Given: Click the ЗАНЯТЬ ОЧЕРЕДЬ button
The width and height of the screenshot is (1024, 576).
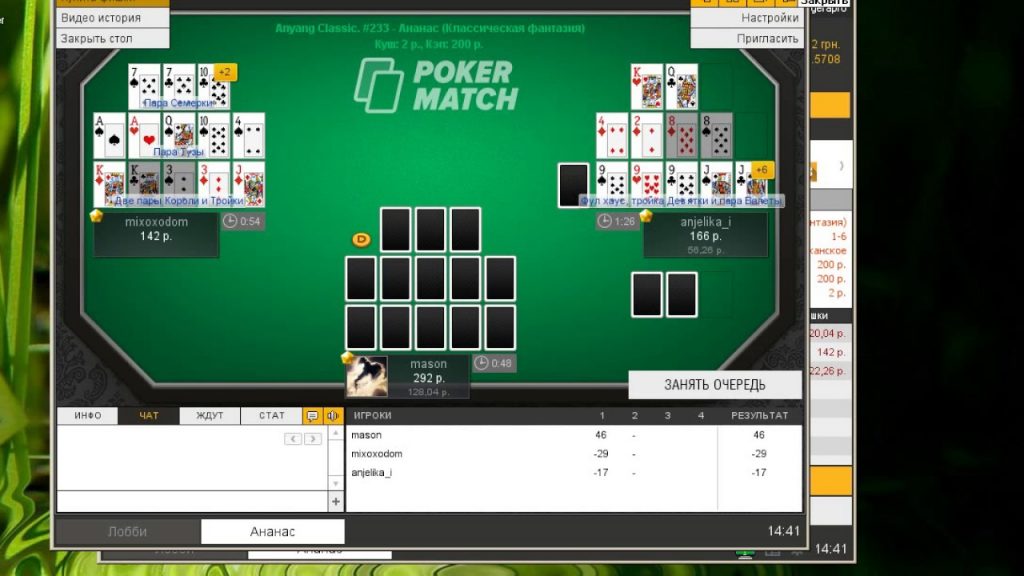Looking at the screenshot, I should [715, 385].
